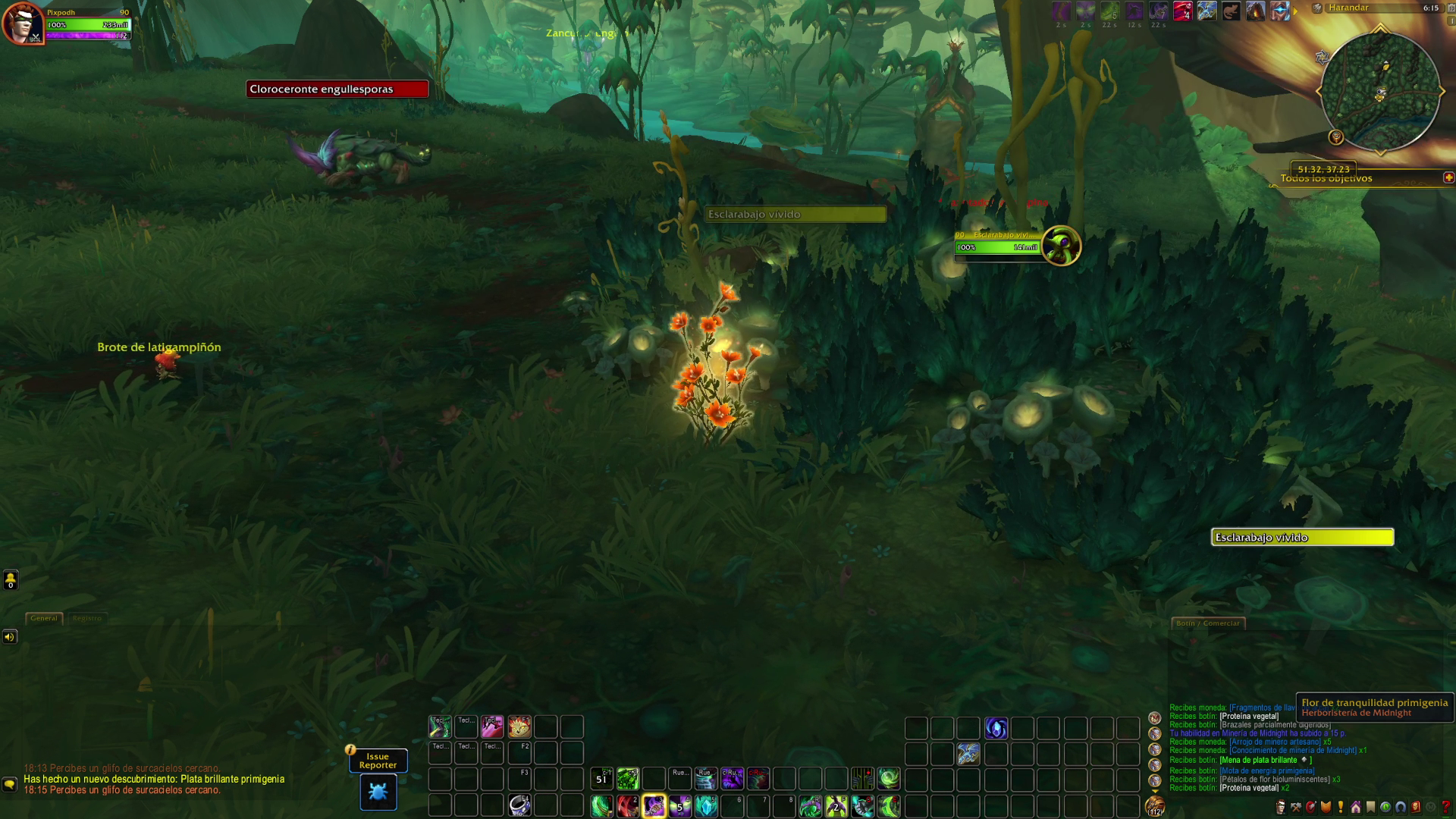Open the purple house housing micro button
The image size is (1456, 819).
coord(1356,807)
